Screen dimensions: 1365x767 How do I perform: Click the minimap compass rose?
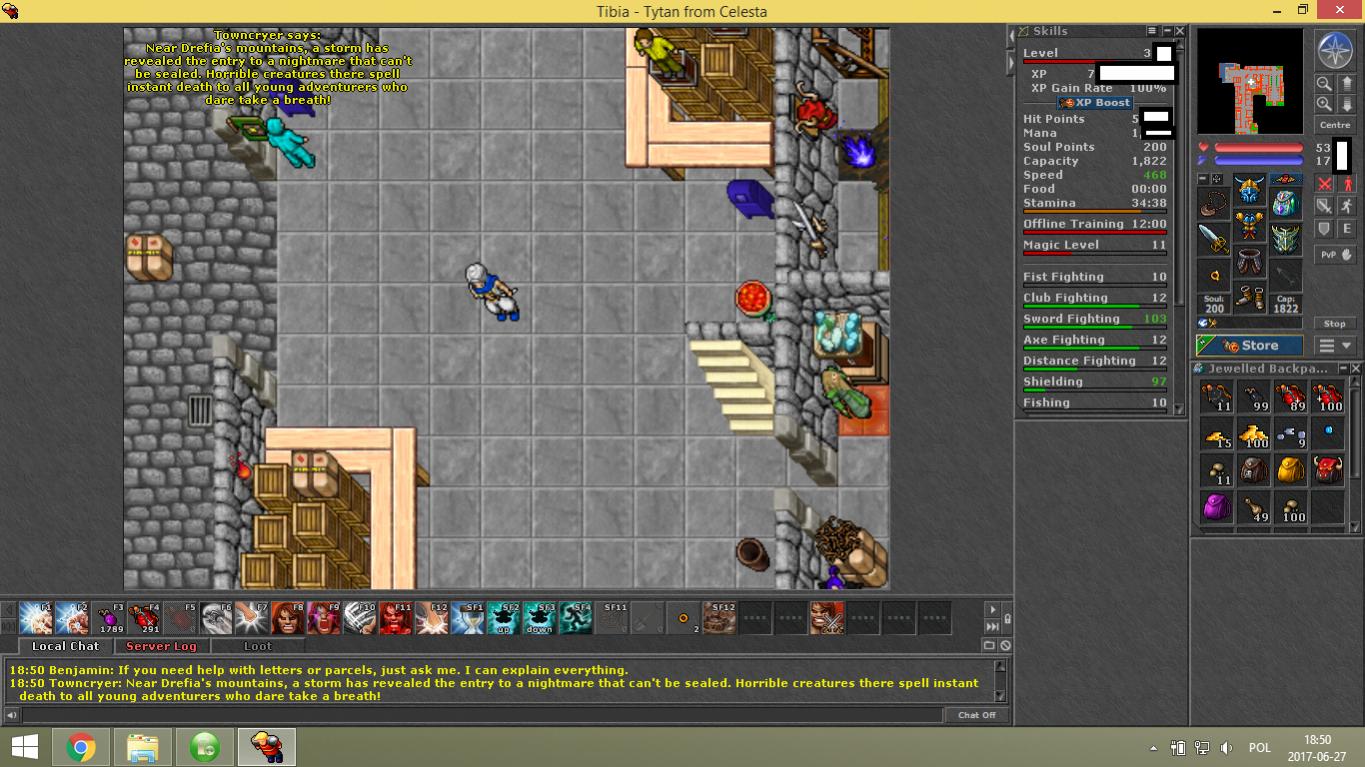point(1334,50)
